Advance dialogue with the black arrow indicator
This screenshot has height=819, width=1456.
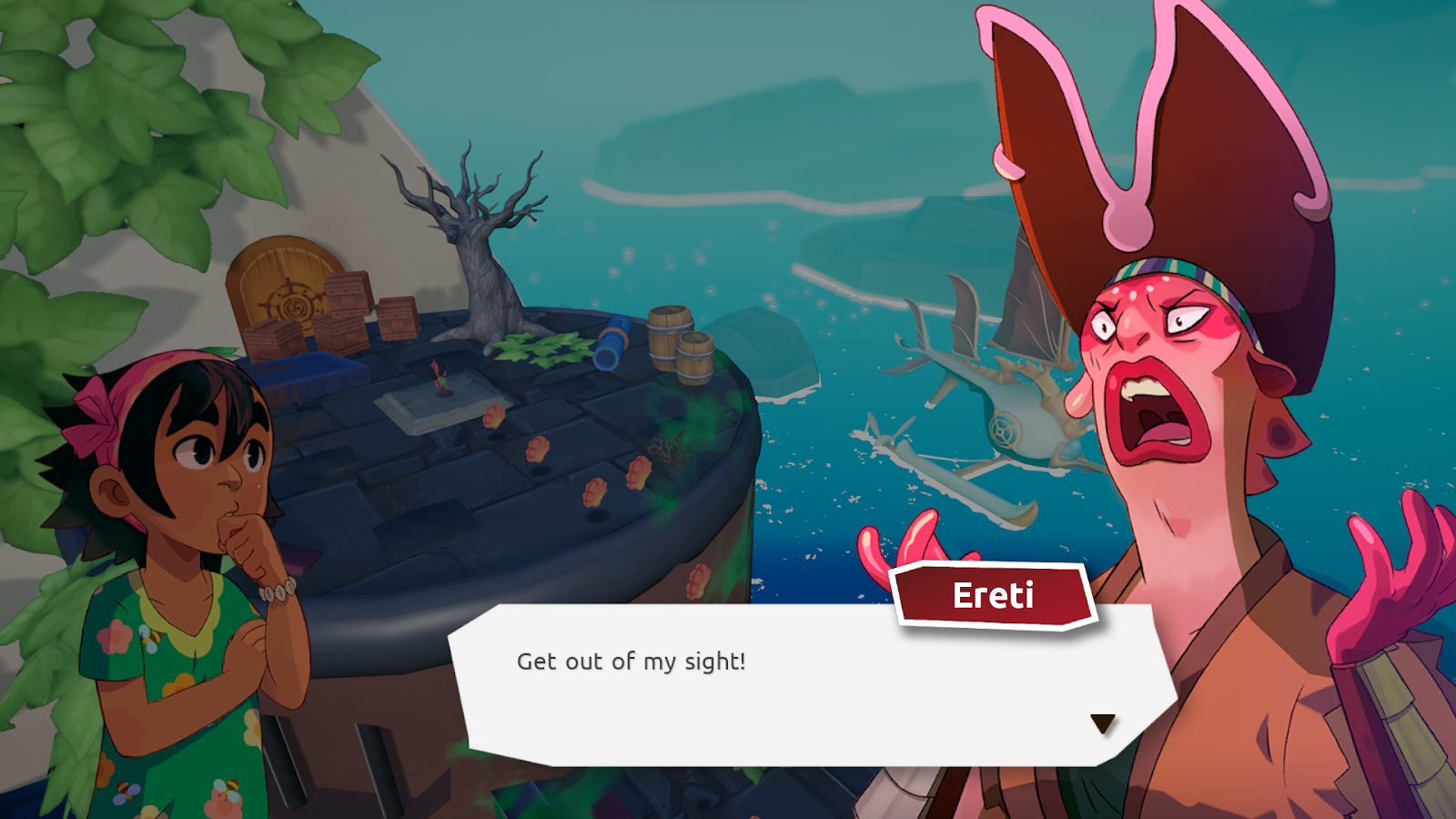point(1102,723)
